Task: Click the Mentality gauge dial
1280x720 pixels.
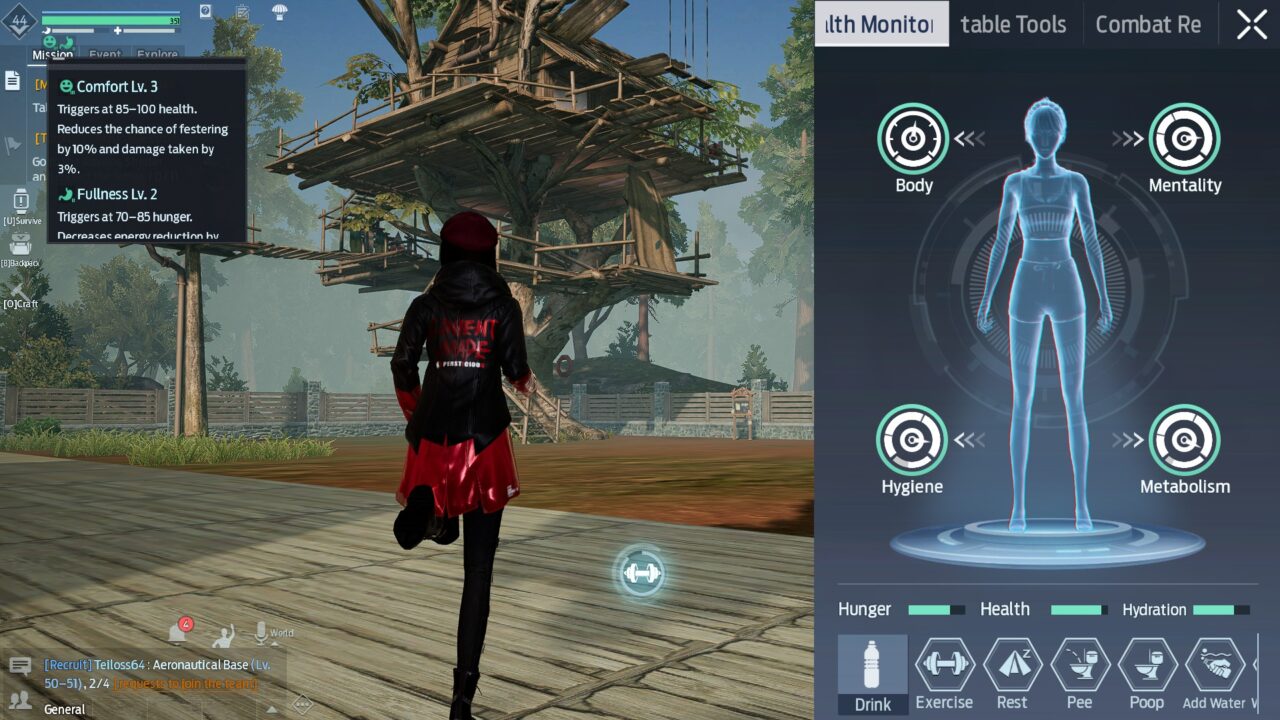Action: 1185,139
